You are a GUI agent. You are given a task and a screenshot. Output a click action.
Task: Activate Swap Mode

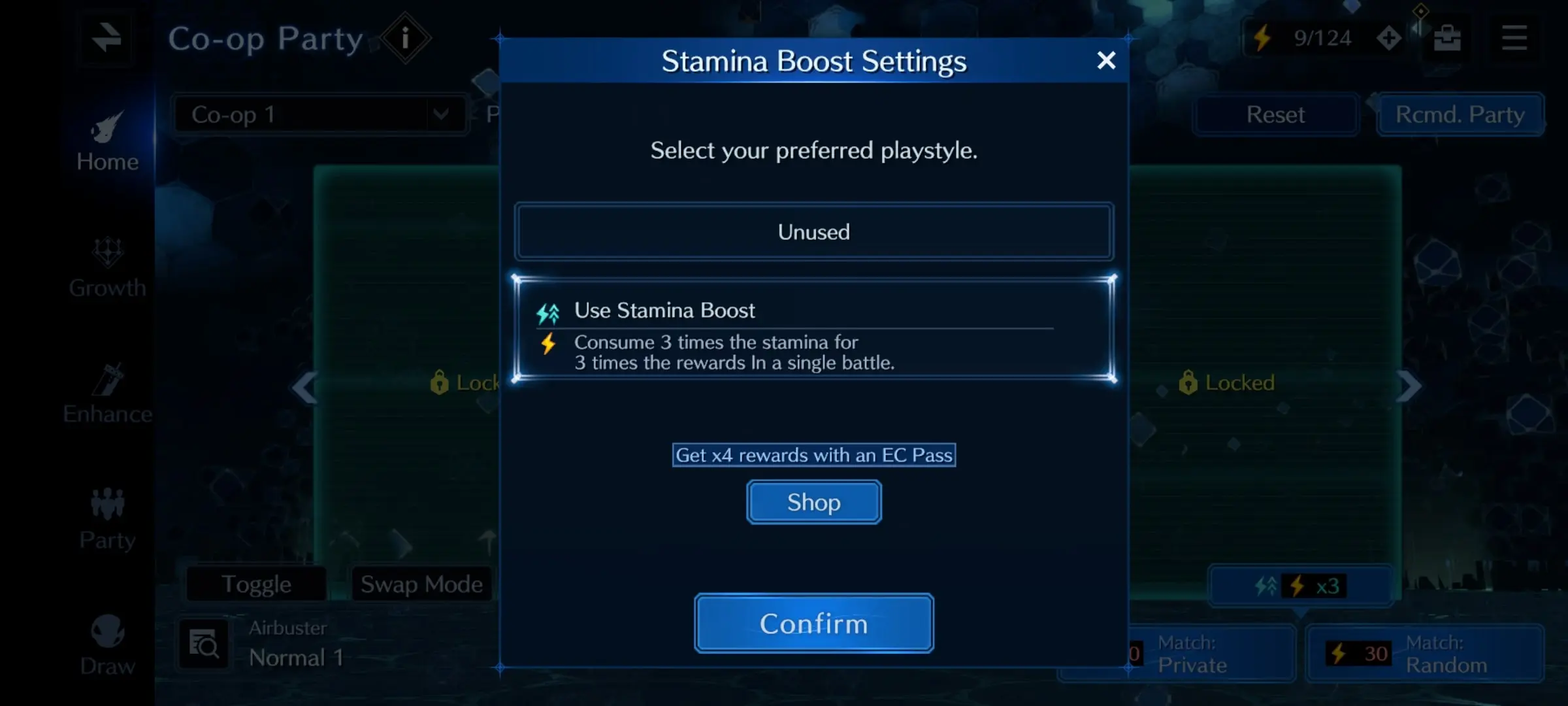pyautogui.click(x=421, y=584)
